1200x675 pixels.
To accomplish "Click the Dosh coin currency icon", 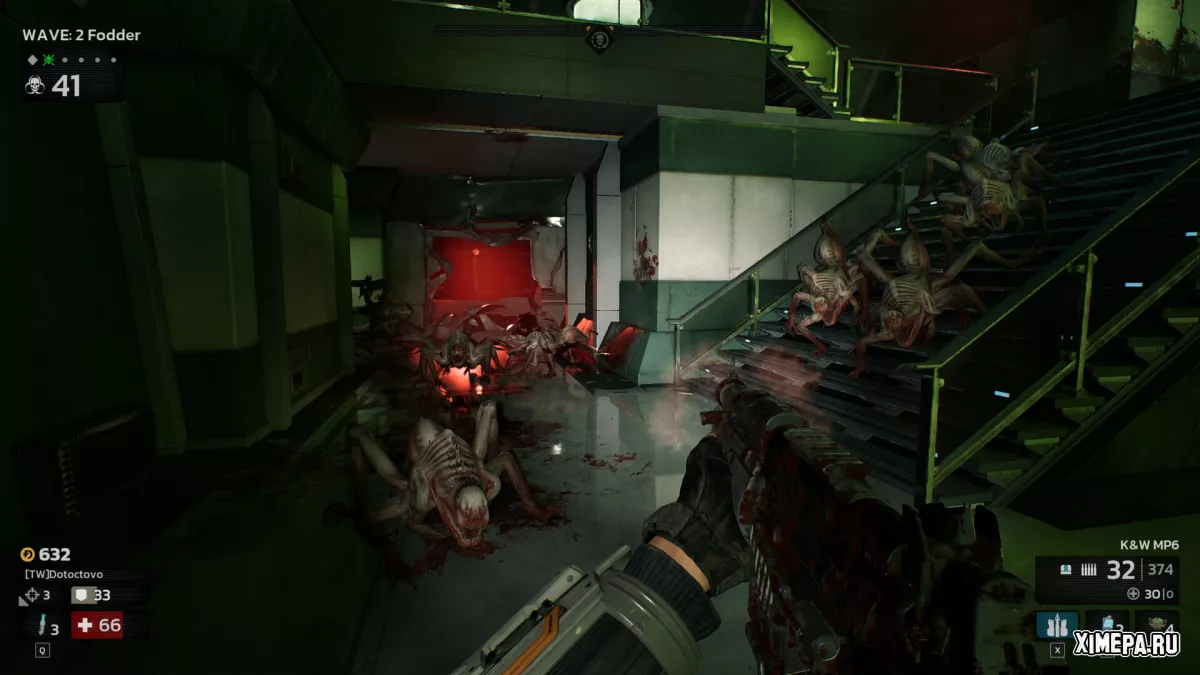I will pos(28,554).
